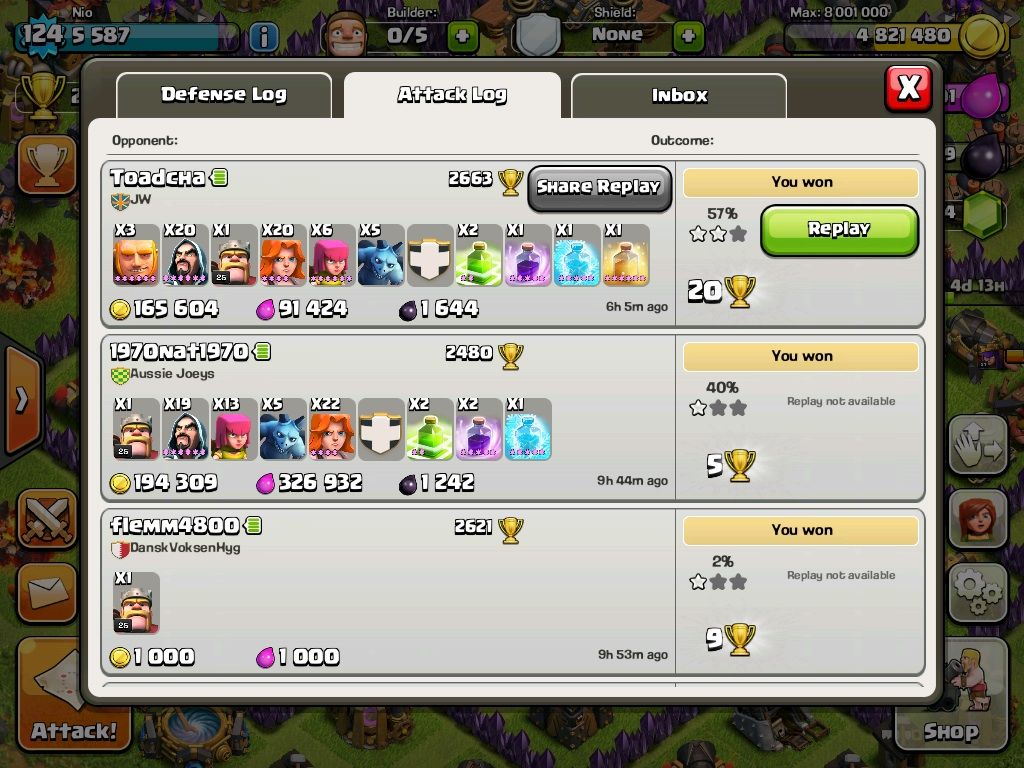Expand the side arrow panel

tap(22, 400)
